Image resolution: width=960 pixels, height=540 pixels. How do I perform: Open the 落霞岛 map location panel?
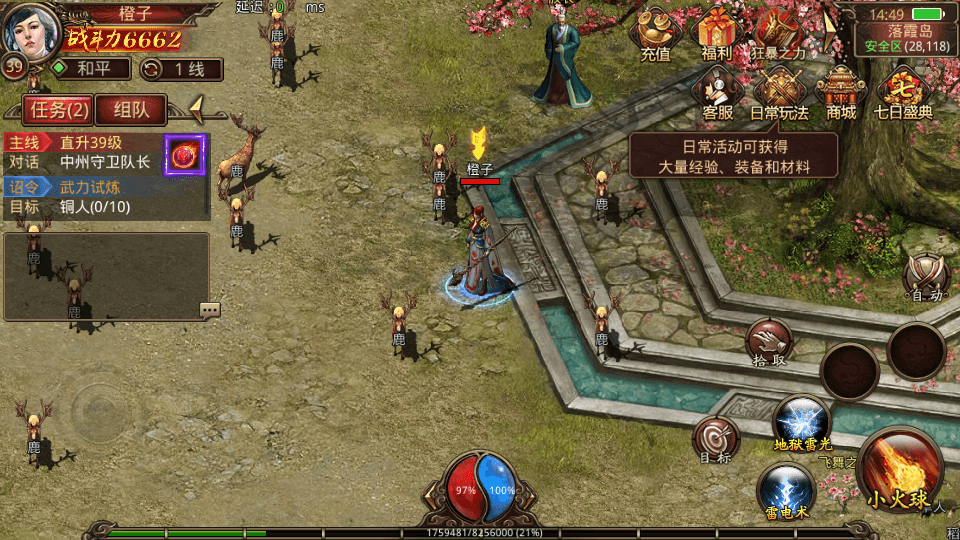[x=903, y=37]
